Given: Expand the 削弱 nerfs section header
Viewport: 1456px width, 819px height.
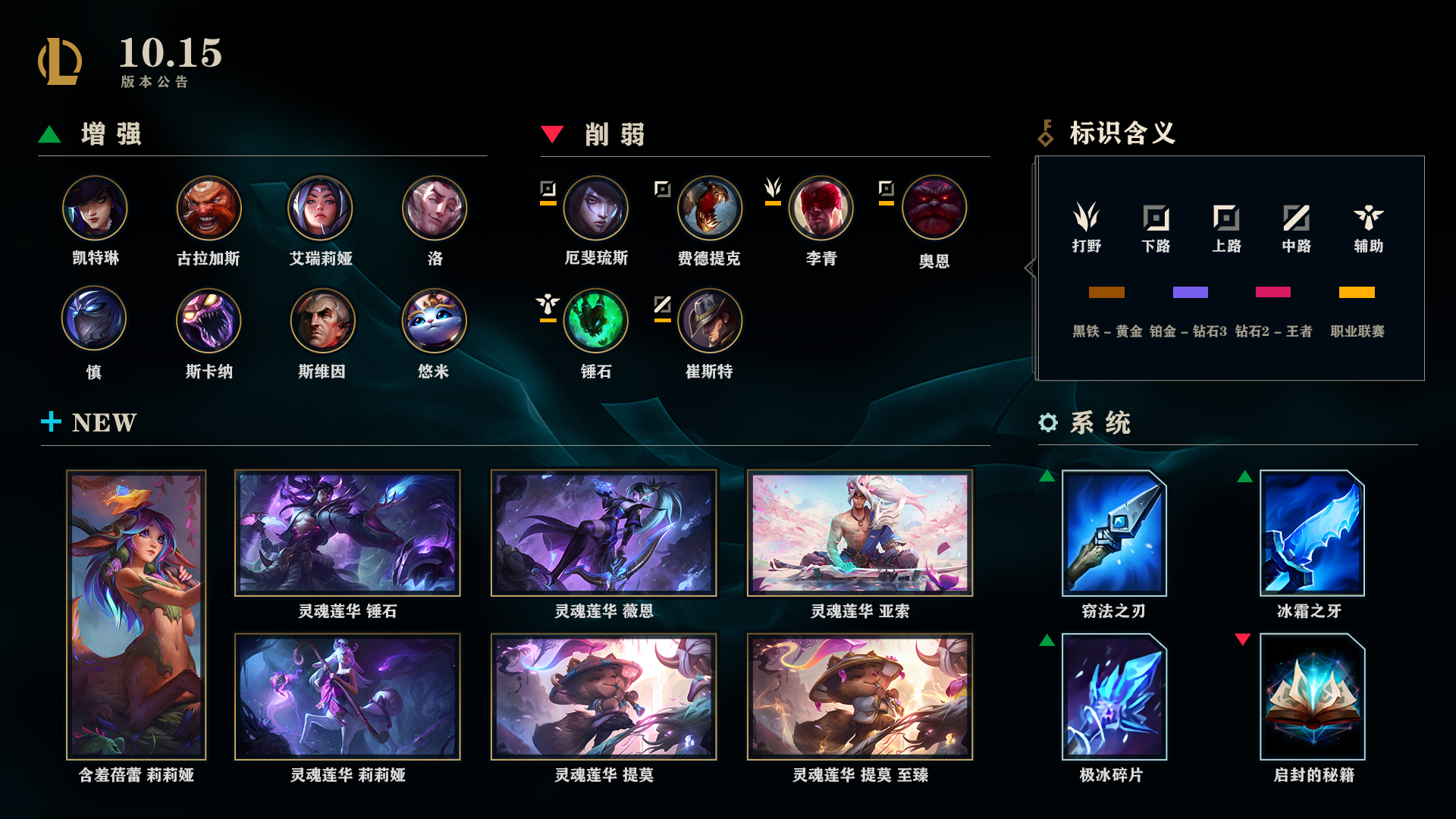Looking at the screenshot, I should (x=615, y=135).
